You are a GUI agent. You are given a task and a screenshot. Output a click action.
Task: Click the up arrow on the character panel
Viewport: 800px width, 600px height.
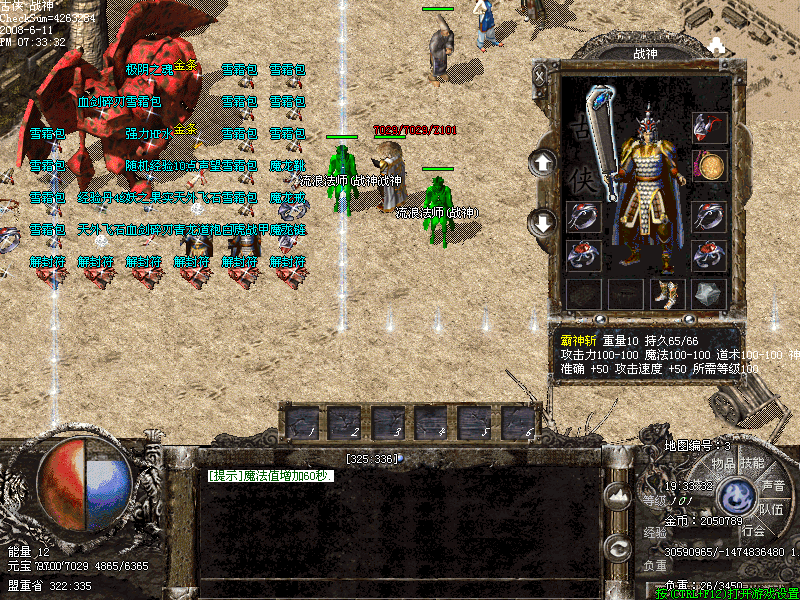pos(542,162)
